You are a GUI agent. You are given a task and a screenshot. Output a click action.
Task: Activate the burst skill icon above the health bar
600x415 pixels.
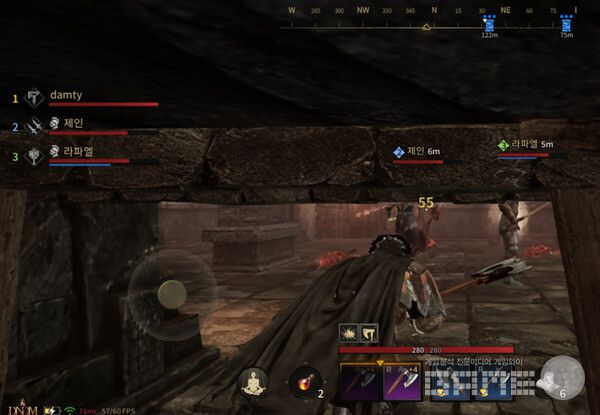[x=349, y=334]
